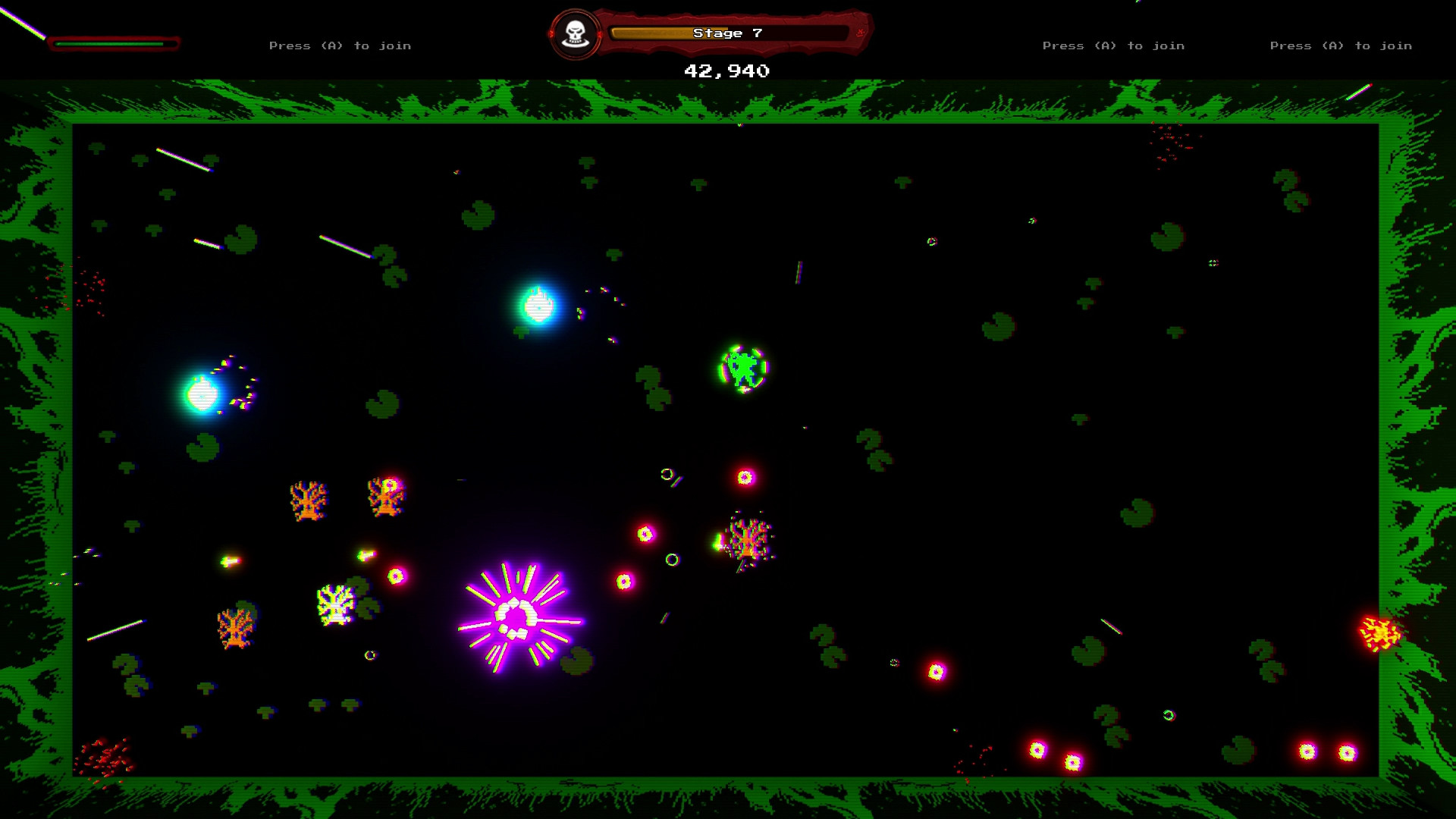Click the red X mark on the stage banner edge

861,33
